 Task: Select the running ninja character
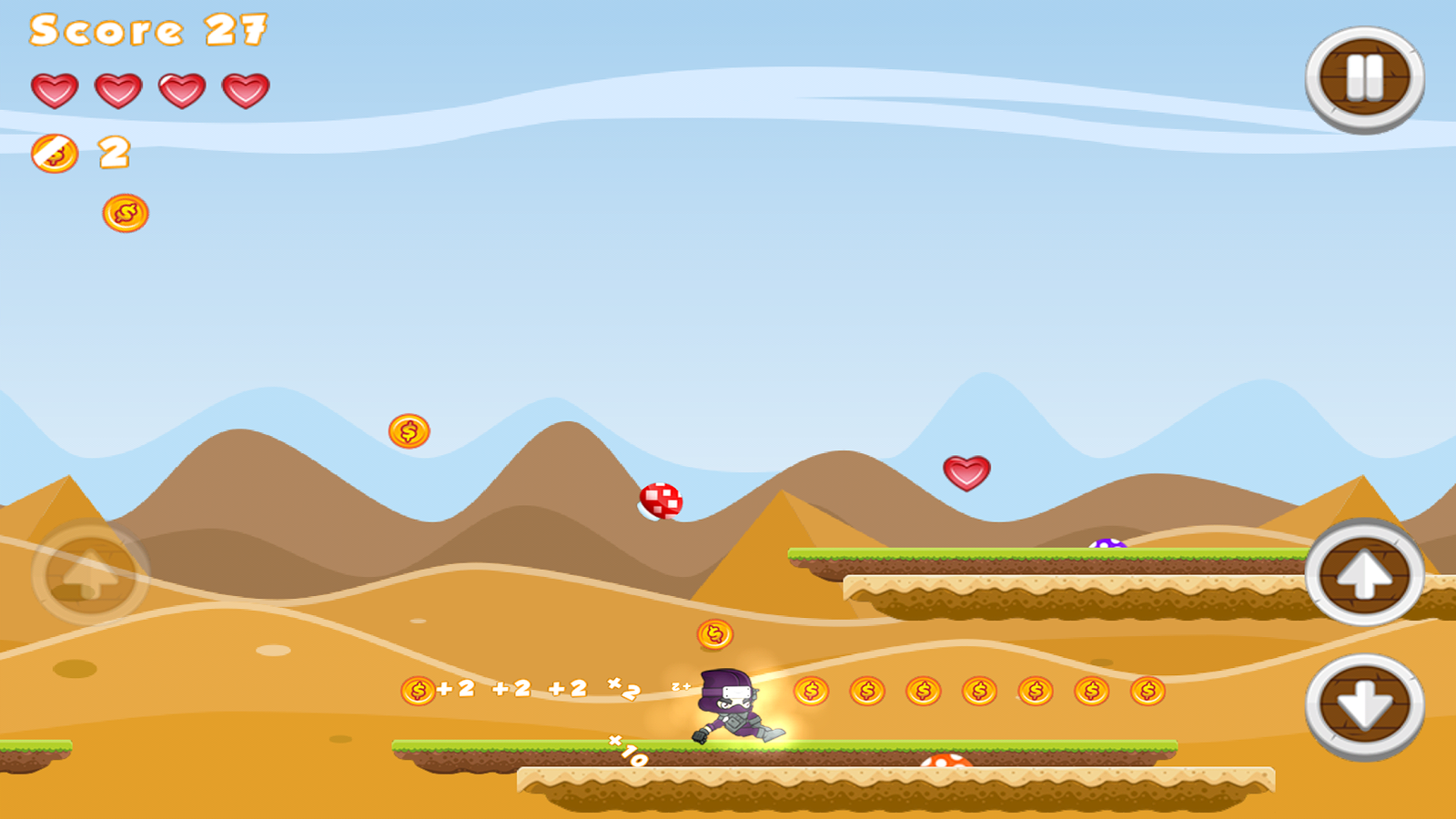tap(733, 705)
